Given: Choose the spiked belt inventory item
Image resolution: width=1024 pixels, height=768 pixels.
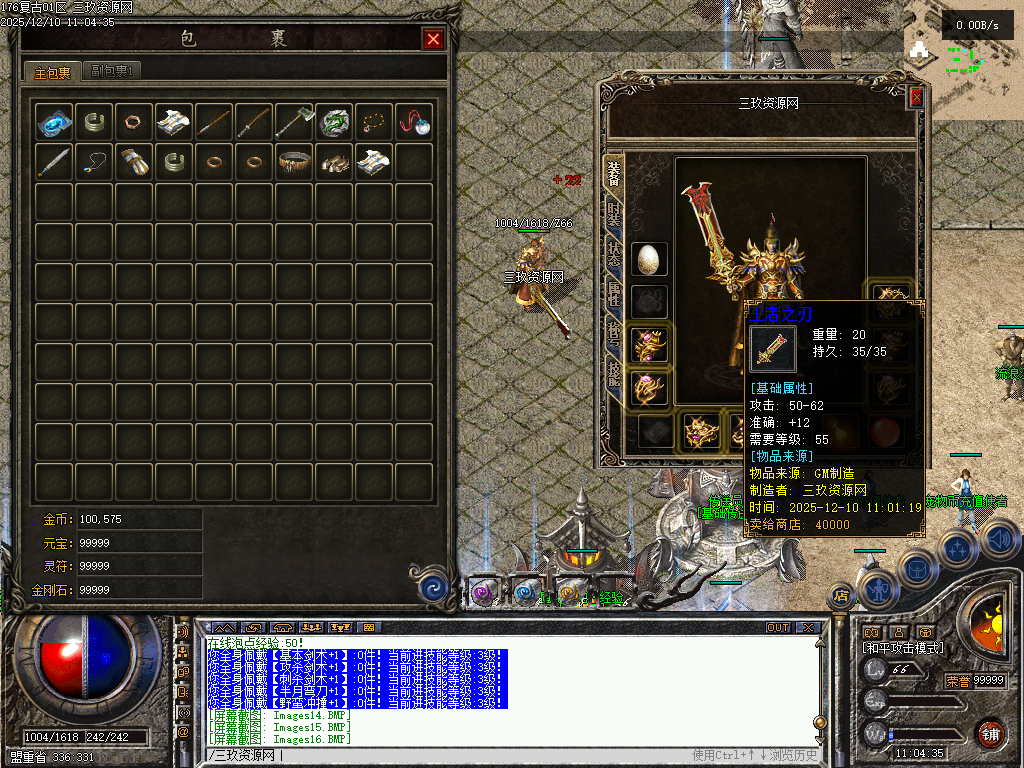Looking at the screenshot, I should point(294,162).
